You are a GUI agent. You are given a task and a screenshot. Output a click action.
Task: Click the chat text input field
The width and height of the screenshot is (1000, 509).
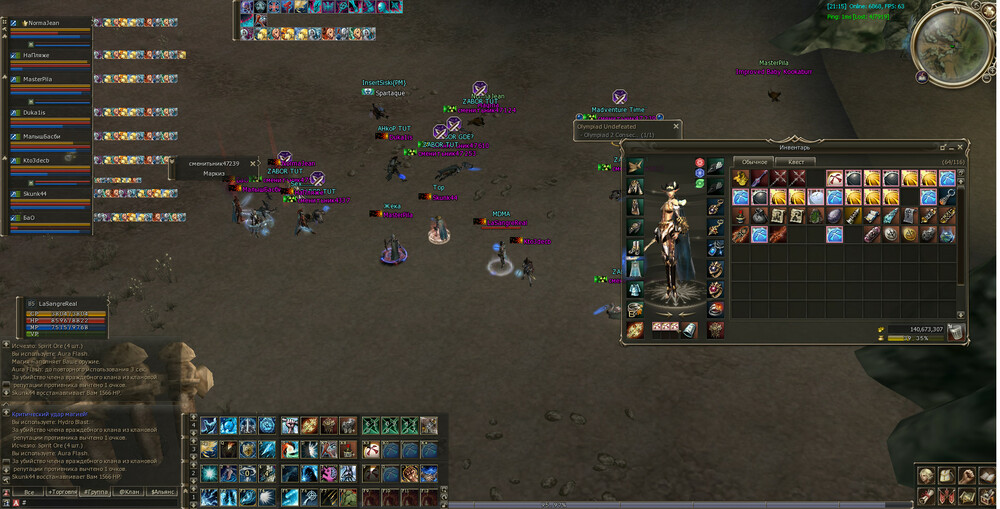100,503
